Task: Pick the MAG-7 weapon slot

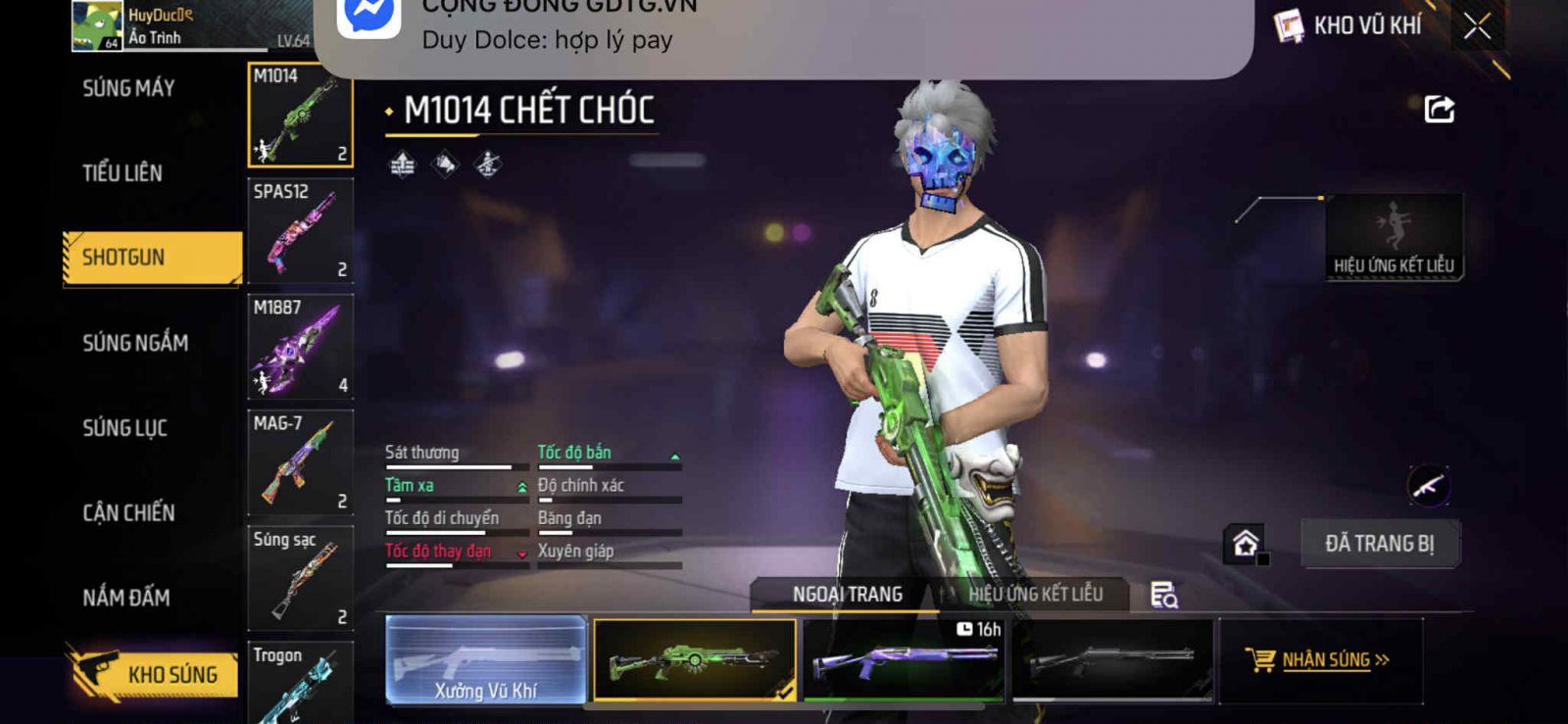Action: (x=300, y=462)
